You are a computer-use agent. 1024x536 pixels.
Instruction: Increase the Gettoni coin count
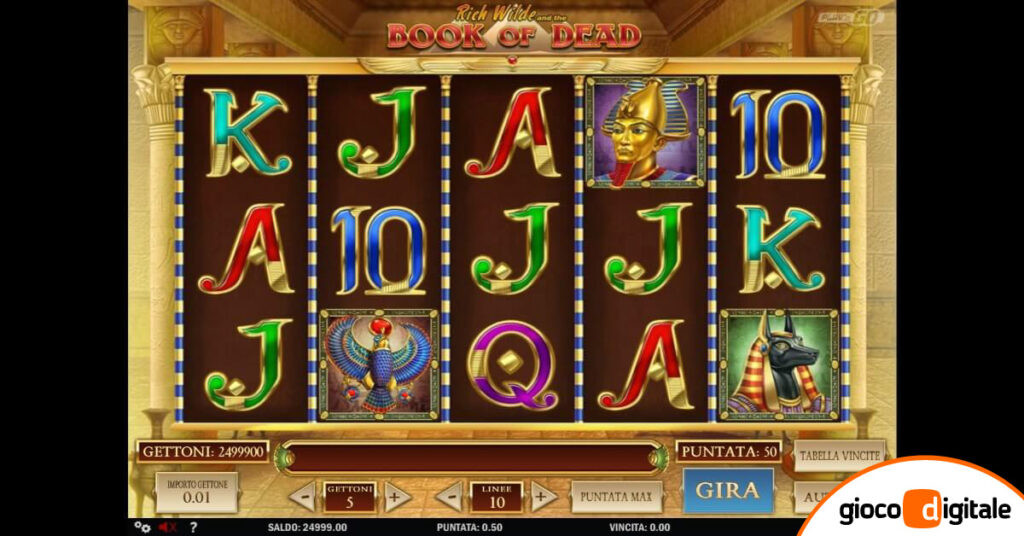tap(397, 496)
